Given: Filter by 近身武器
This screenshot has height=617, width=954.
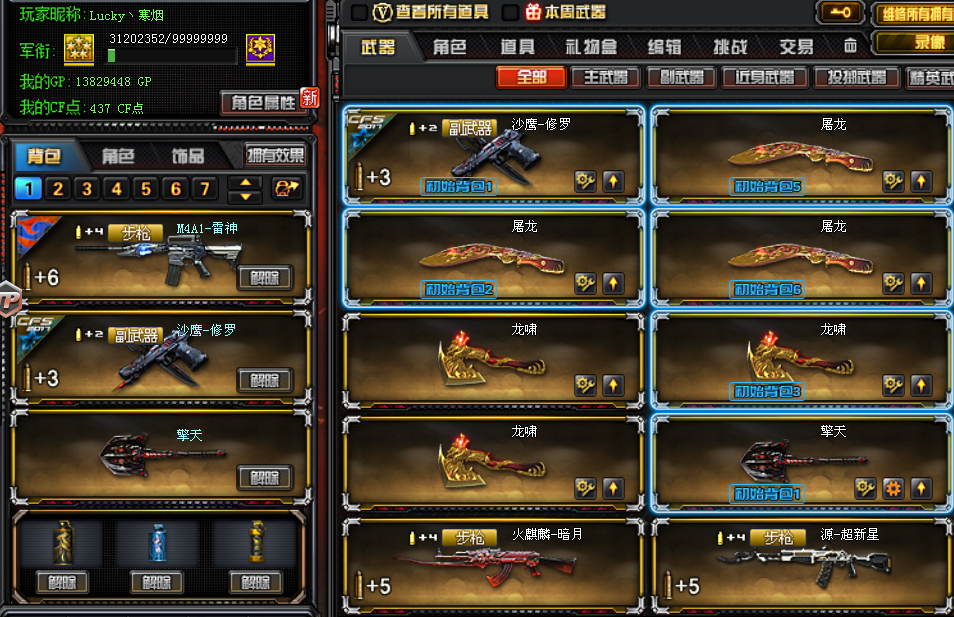Looking at the screenshot, I should pos(765,77).
